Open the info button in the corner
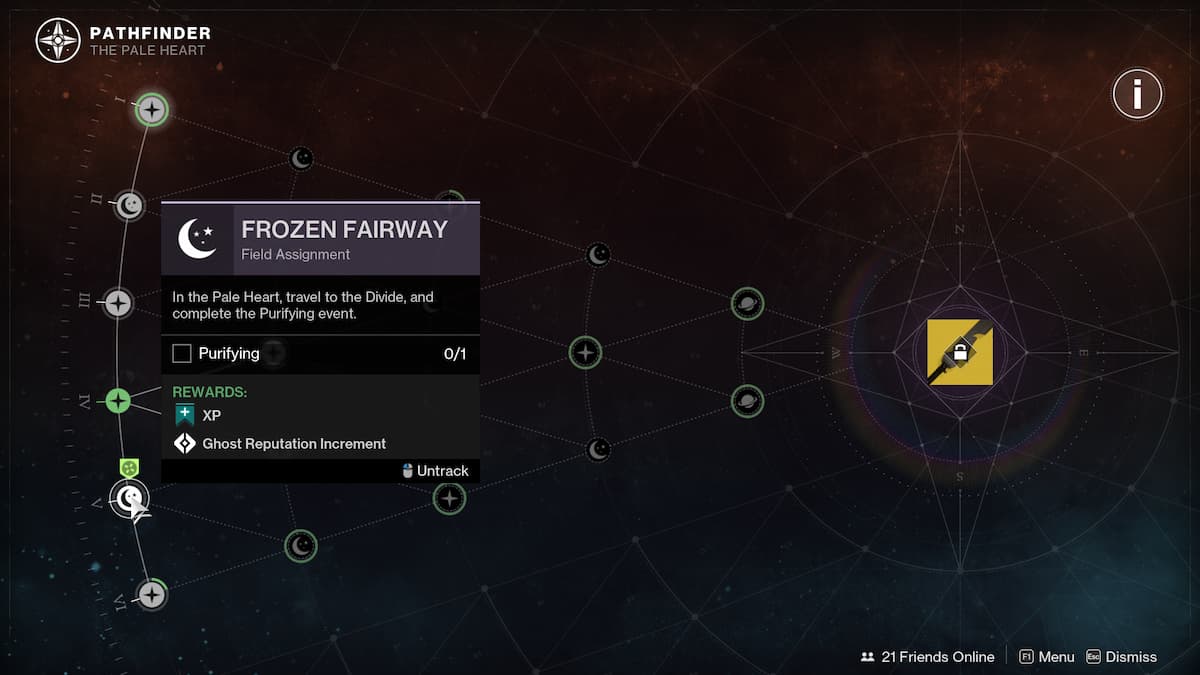The width and height of the screenshot is (1200, 675). [1137, 95]
